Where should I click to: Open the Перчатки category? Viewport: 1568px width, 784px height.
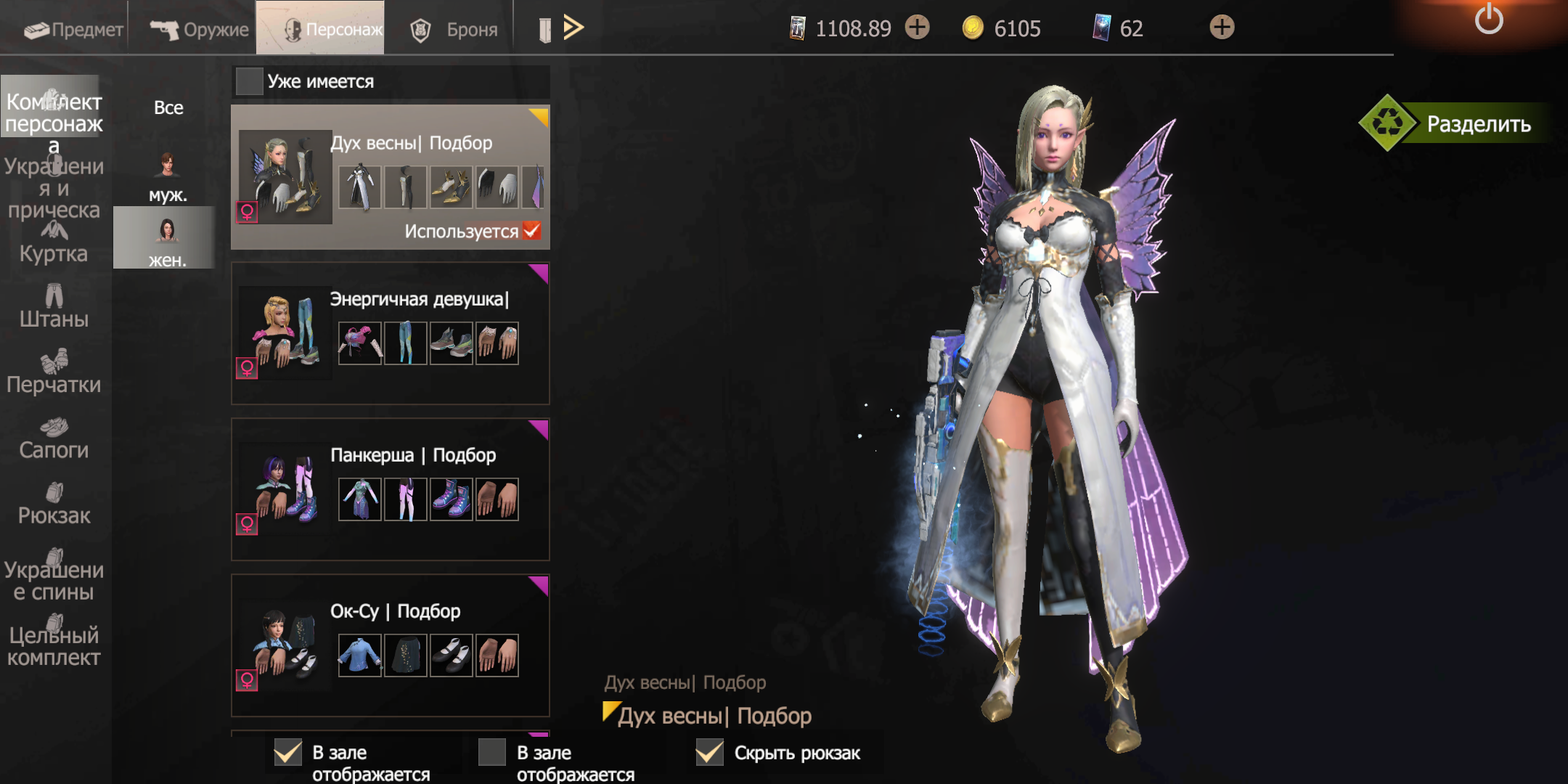[54, 372]
